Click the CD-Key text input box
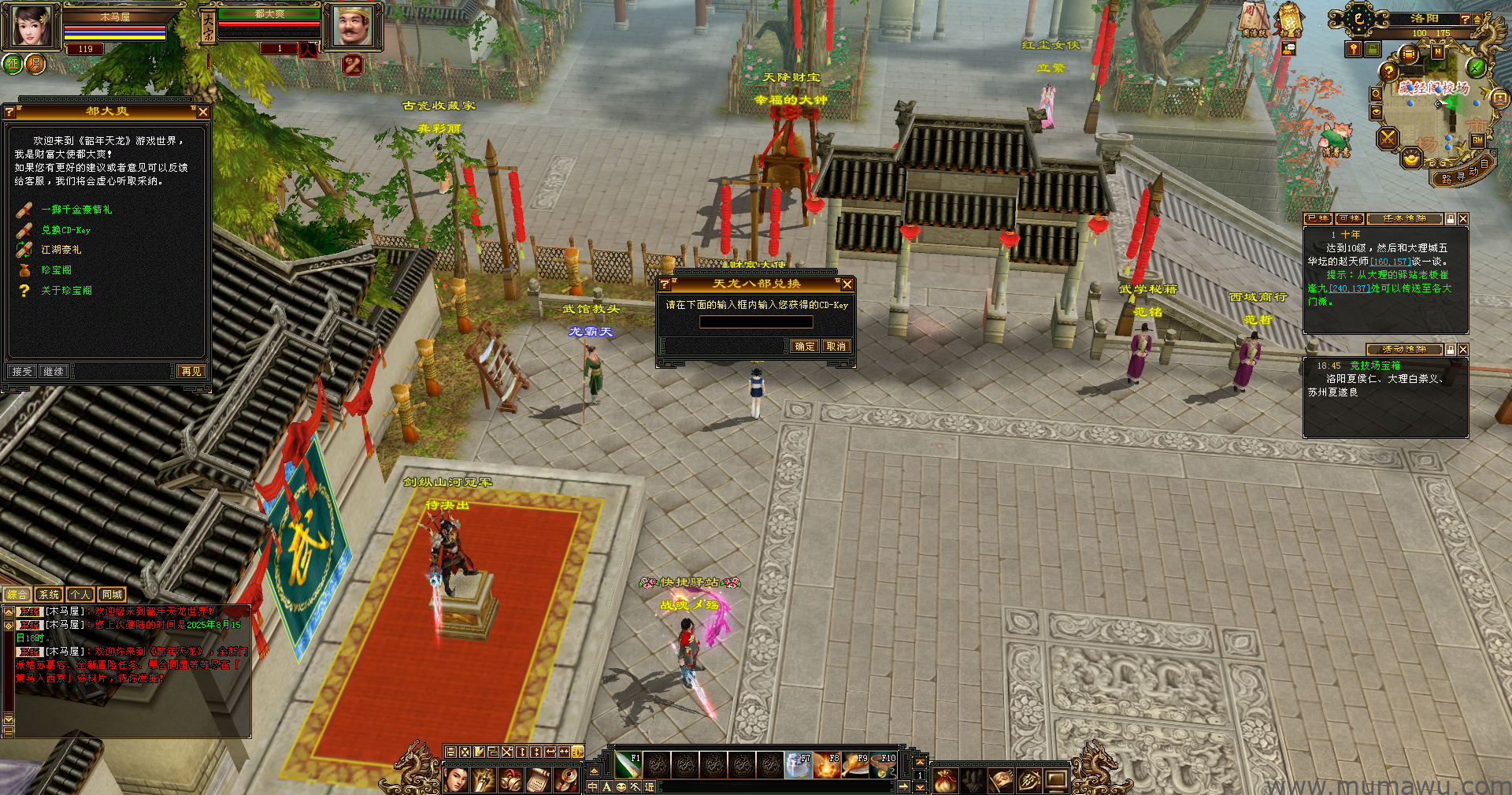The image size is (1512, 795). pos(756,322)
